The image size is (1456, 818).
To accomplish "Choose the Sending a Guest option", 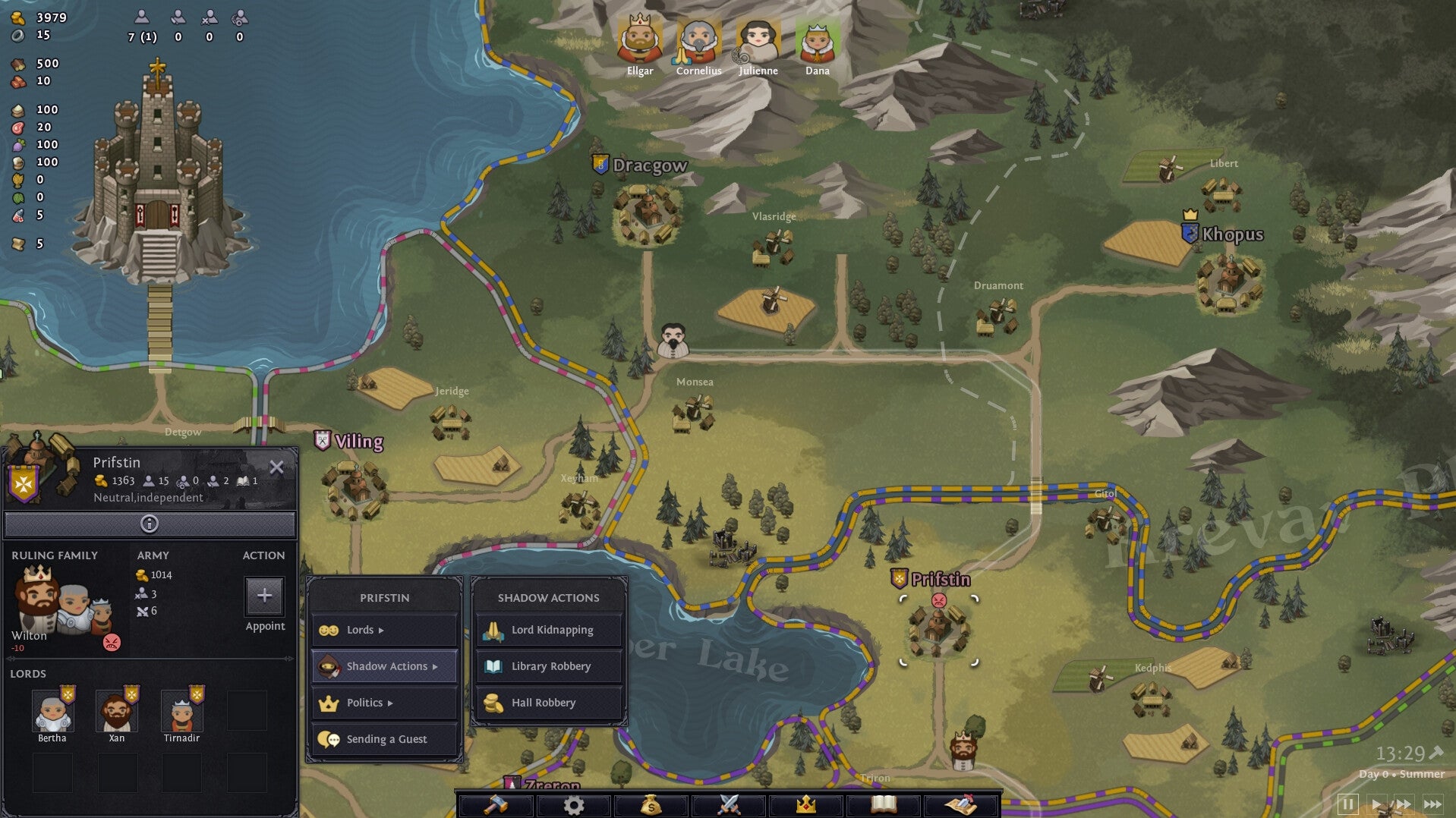I will (x=383, y=738).
